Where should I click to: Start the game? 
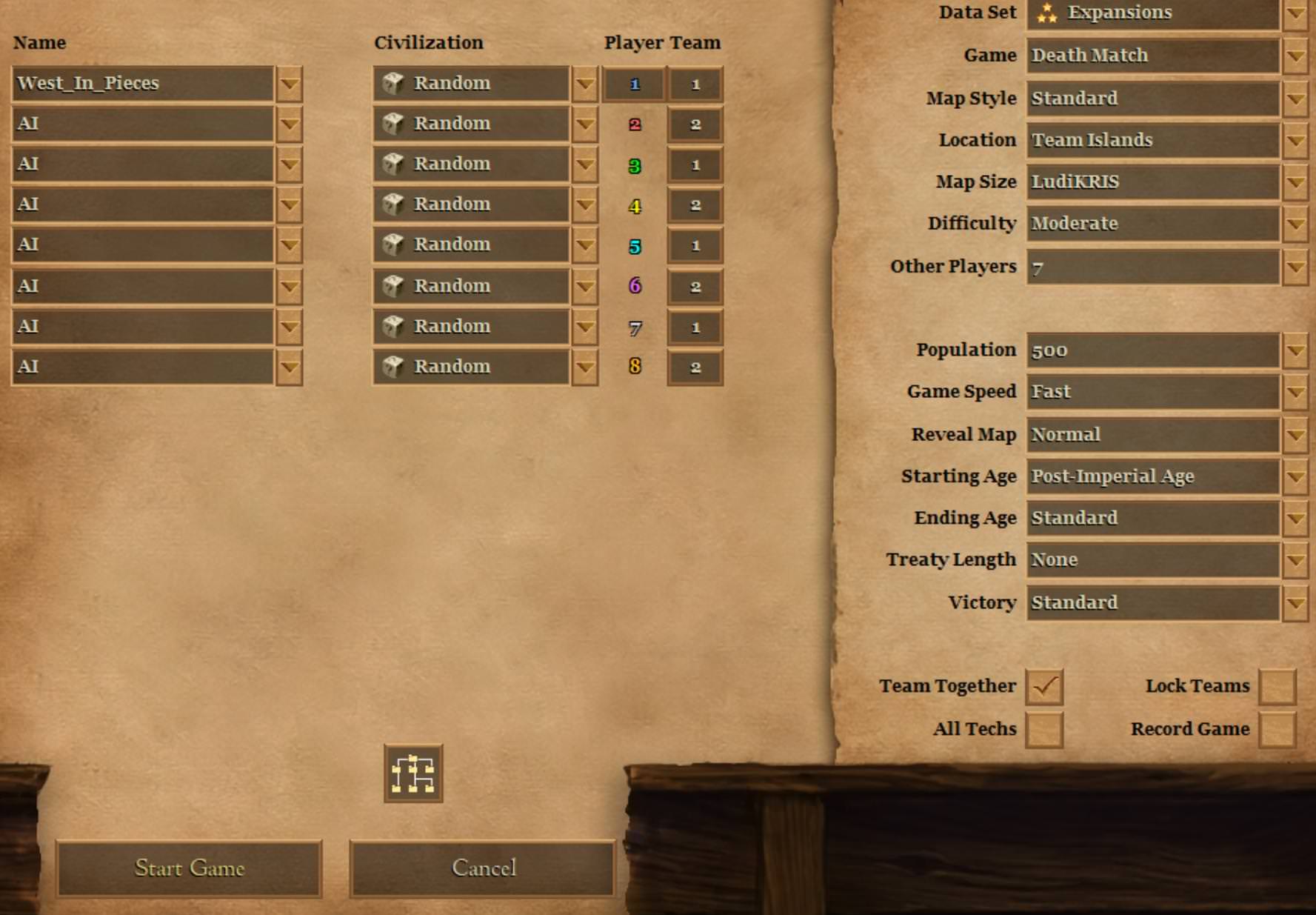click(x=190, y=868)
